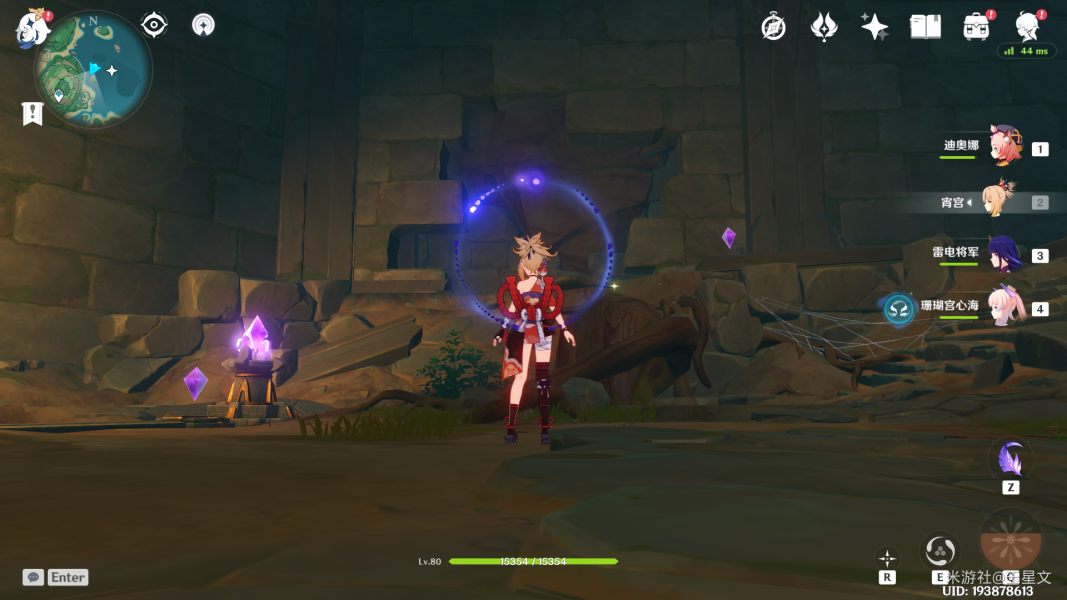Switch to party member 珊瑚宫心海
Screen dimensions: 1067x600
point(1004,307)
